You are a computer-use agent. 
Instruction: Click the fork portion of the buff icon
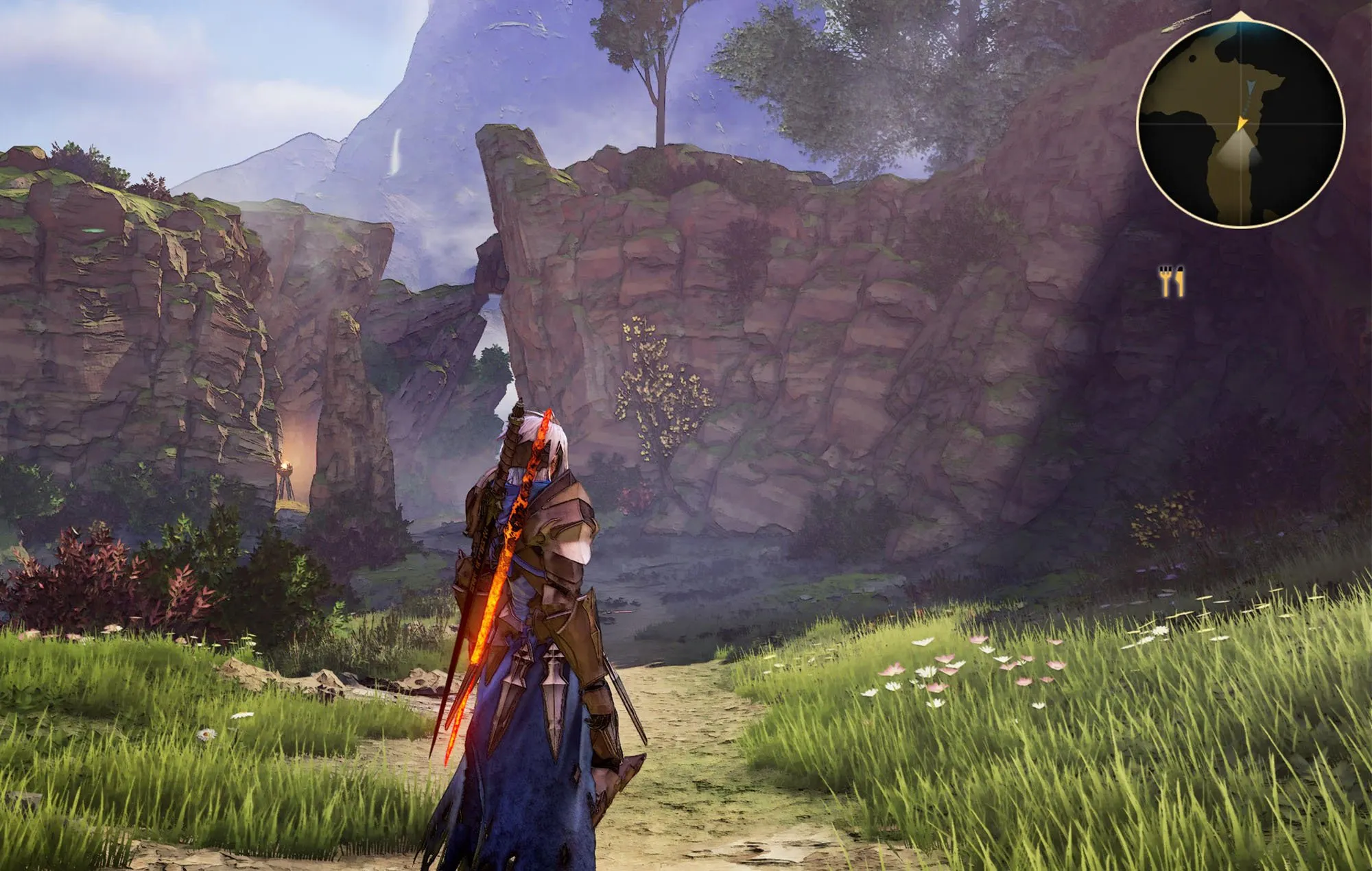click(x=1165, y=280)
